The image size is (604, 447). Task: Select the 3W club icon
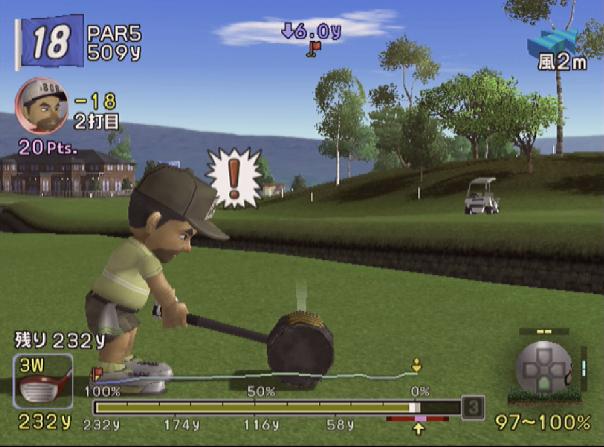(42, 381)
